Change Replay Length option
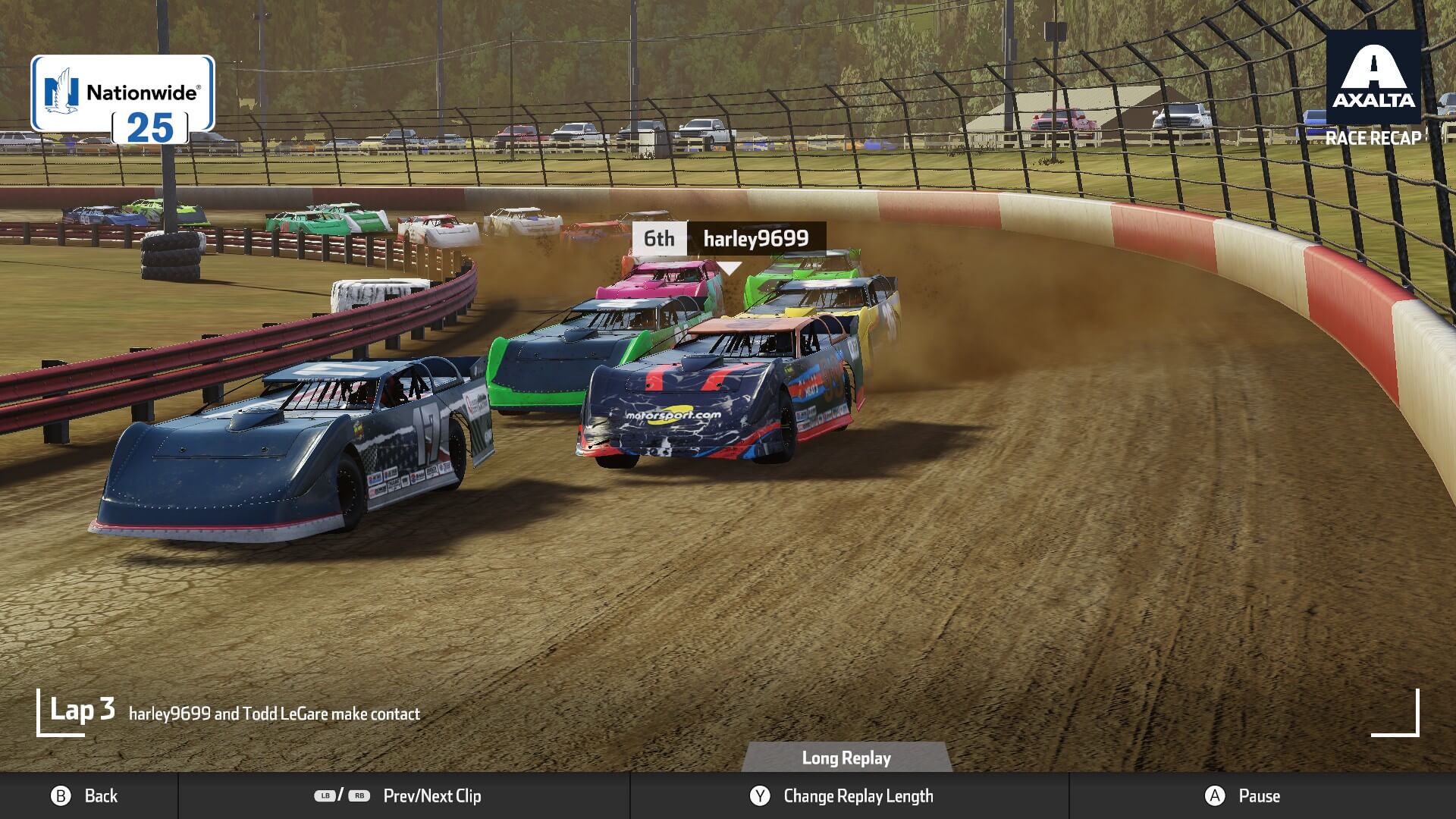The height and width of the screenshot is (819, 1456). pos(842,795)
